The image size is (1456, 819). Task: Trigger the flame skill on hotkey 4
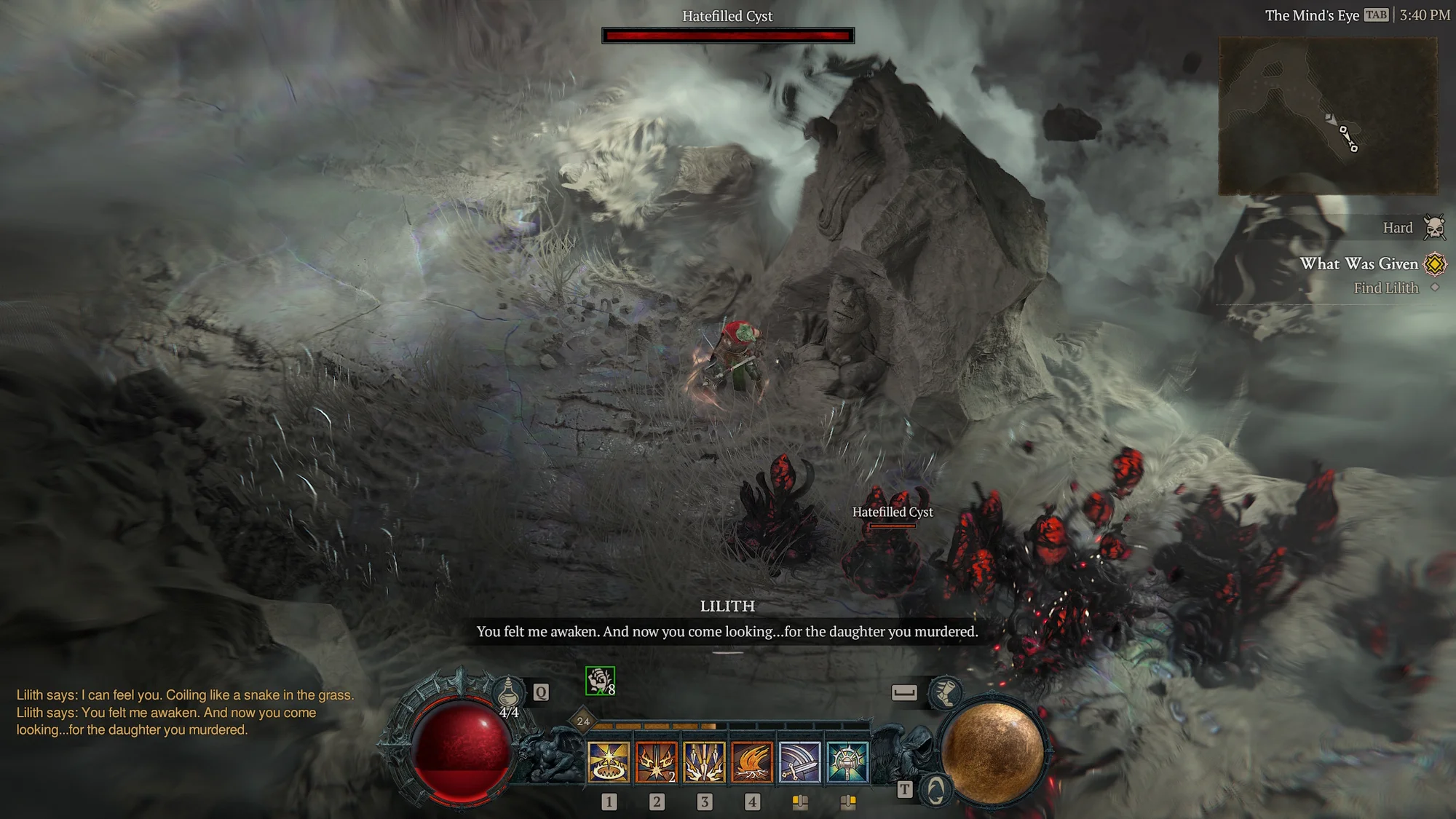[x=753, y=761]
